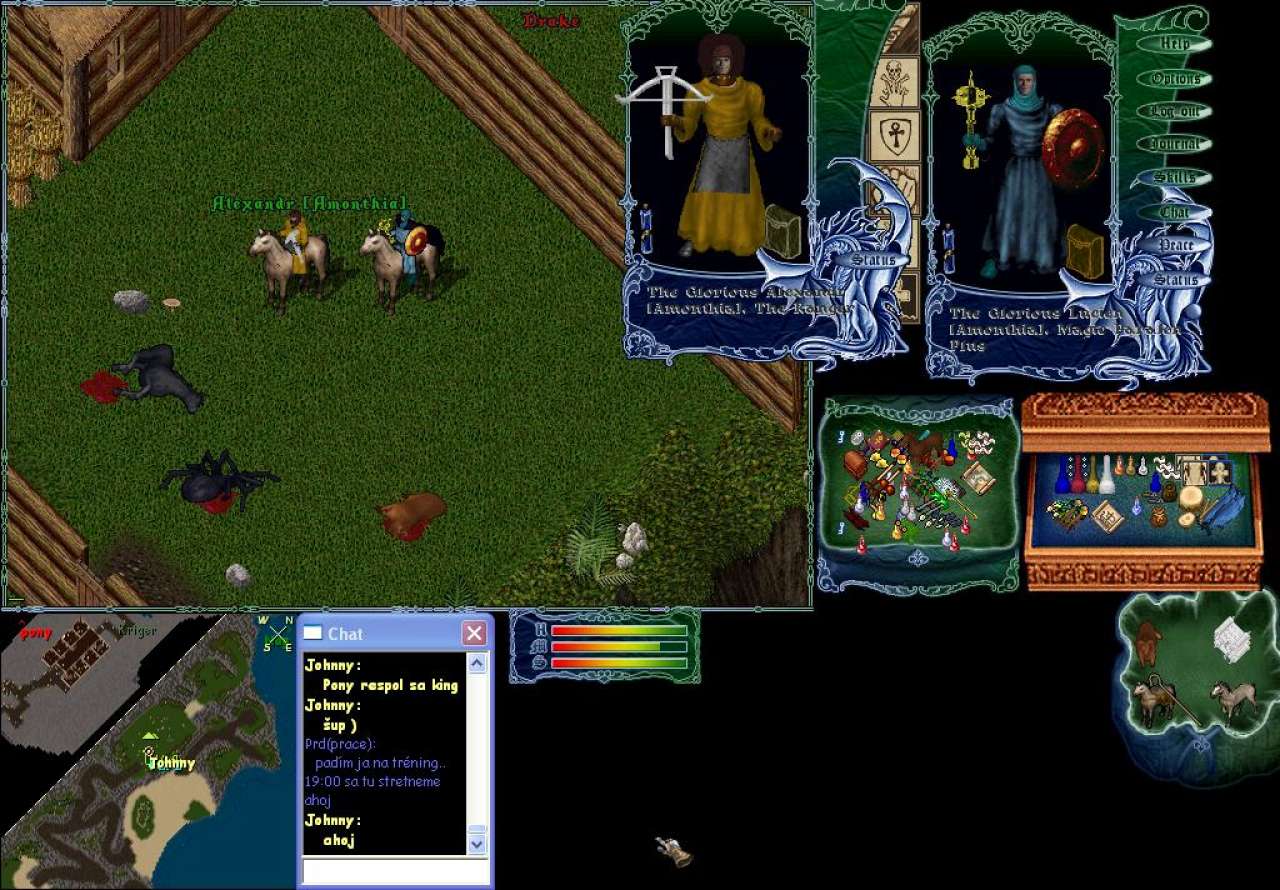Open the paperdoll Chat button

(1174, 211)
